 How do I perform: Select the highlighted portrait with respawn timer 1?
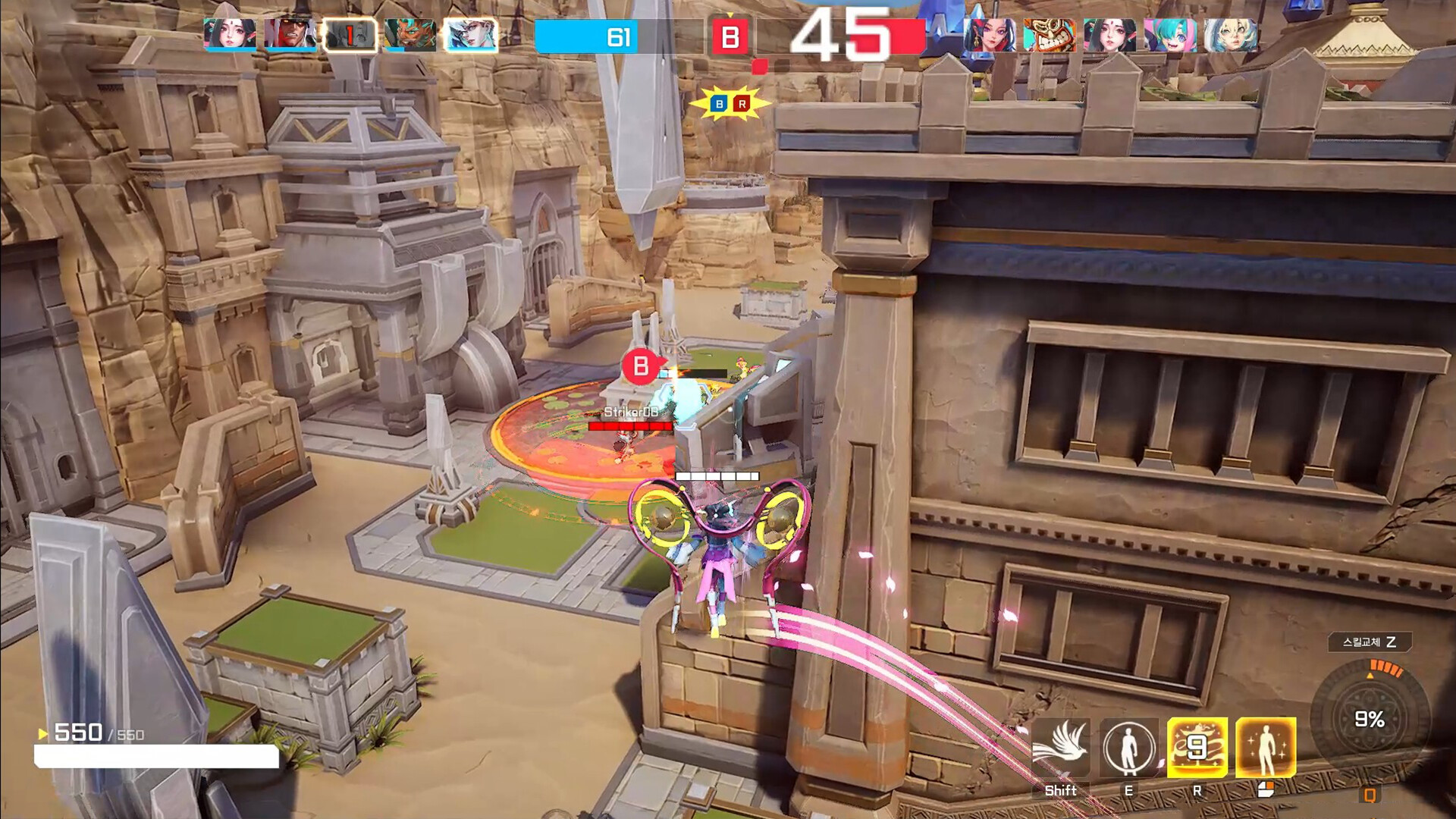349,34
